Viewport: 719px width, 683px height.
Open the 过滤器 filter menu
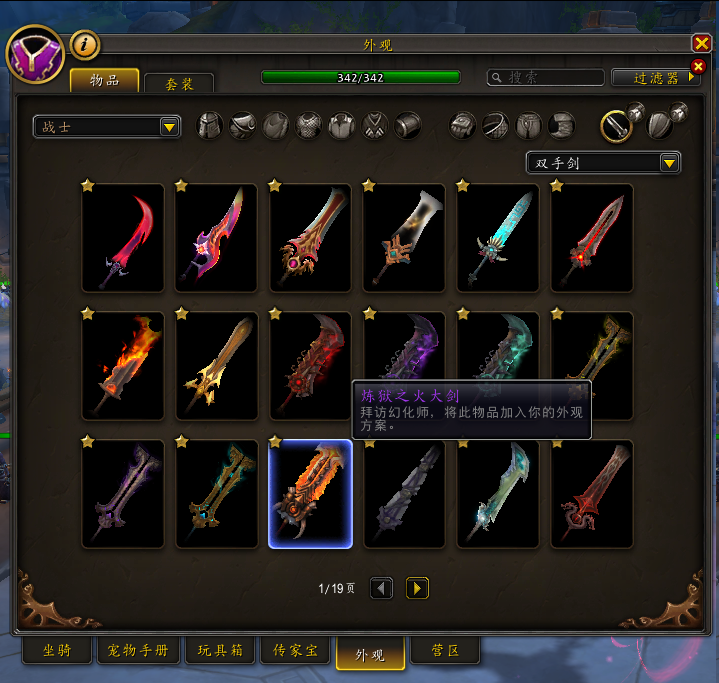655,77
